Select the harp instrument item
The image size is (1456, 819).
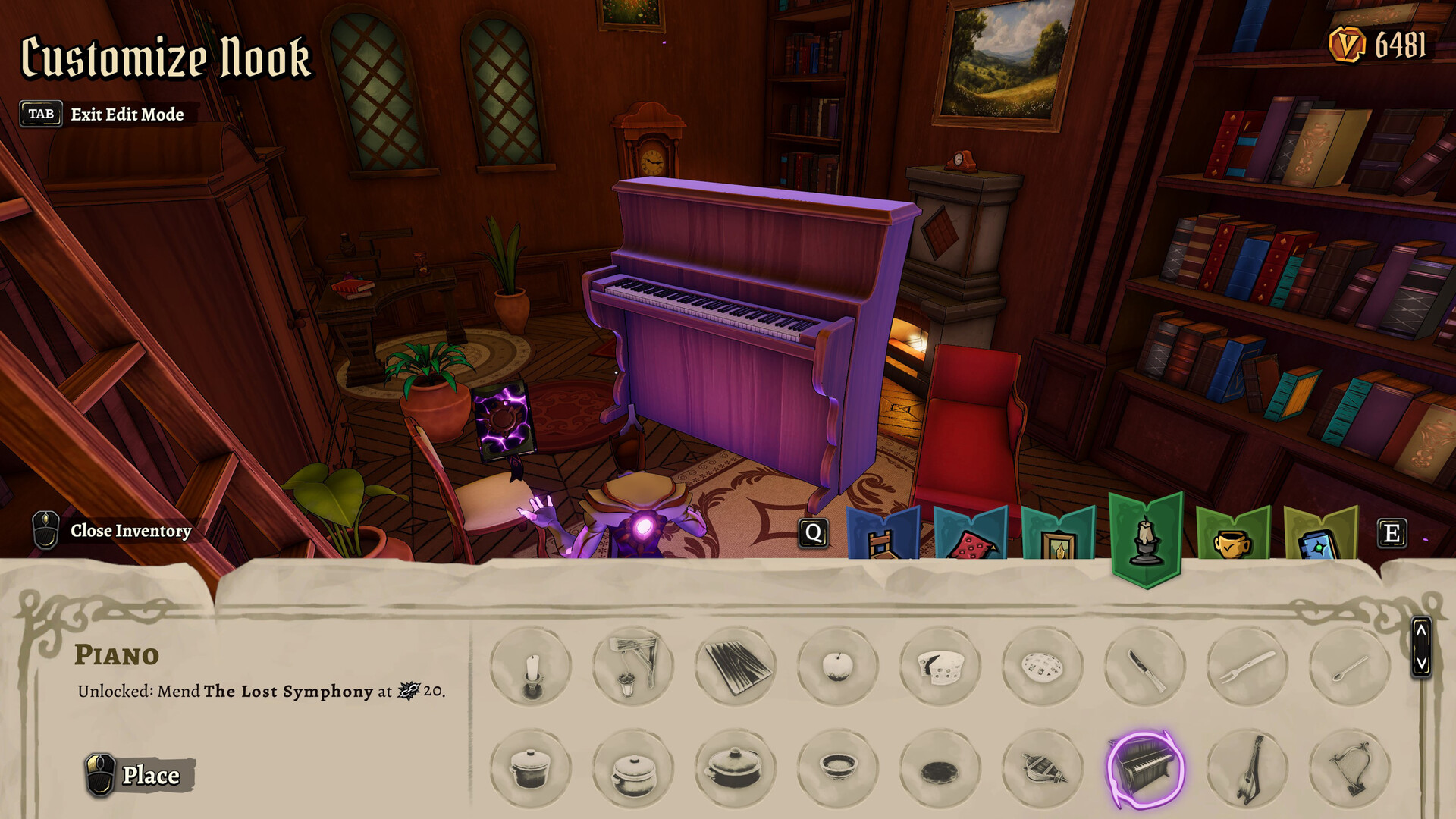tap(1350, 767)
